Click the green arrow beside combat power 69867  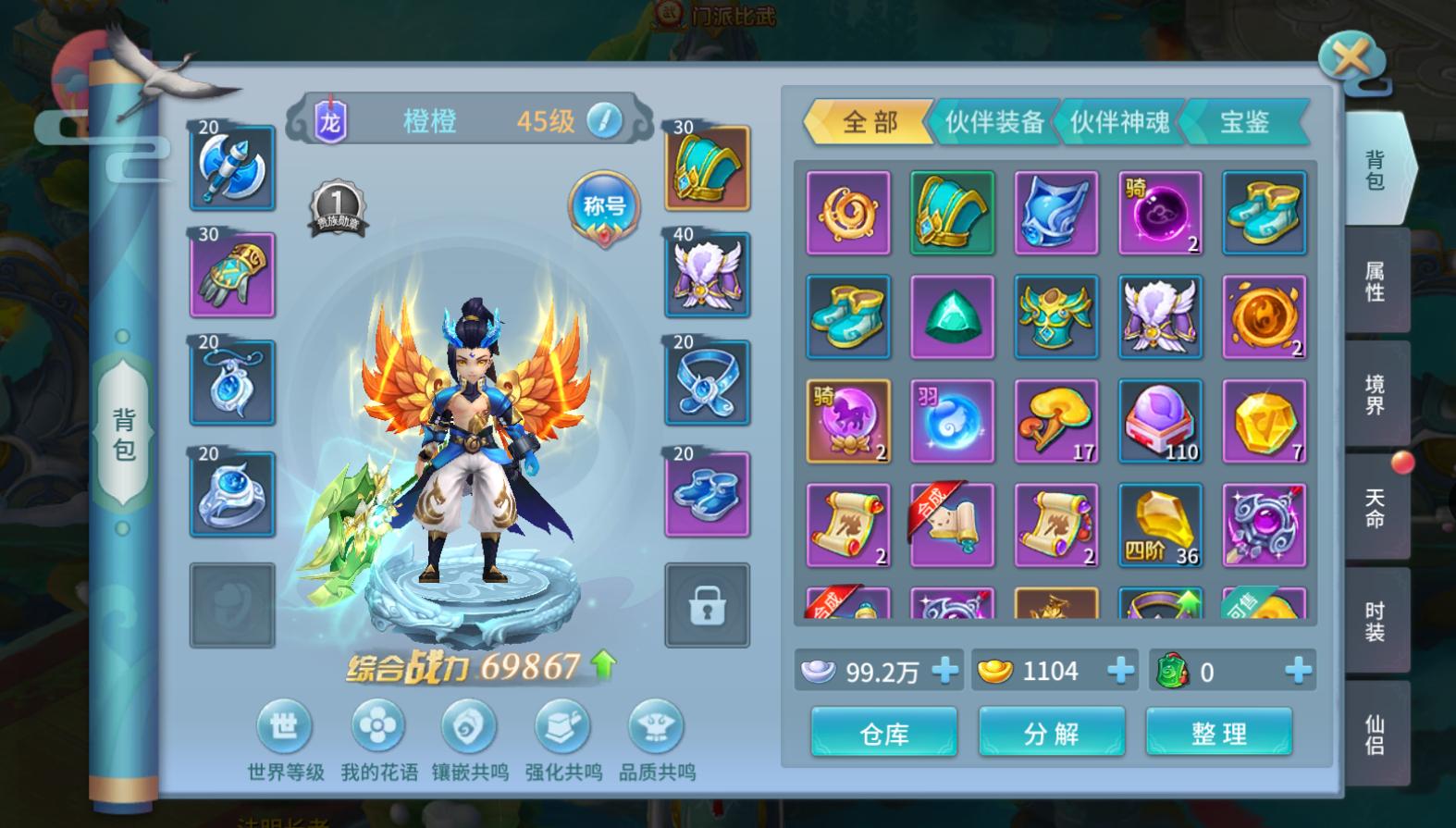pyautogui.click(x=601, y=664)
